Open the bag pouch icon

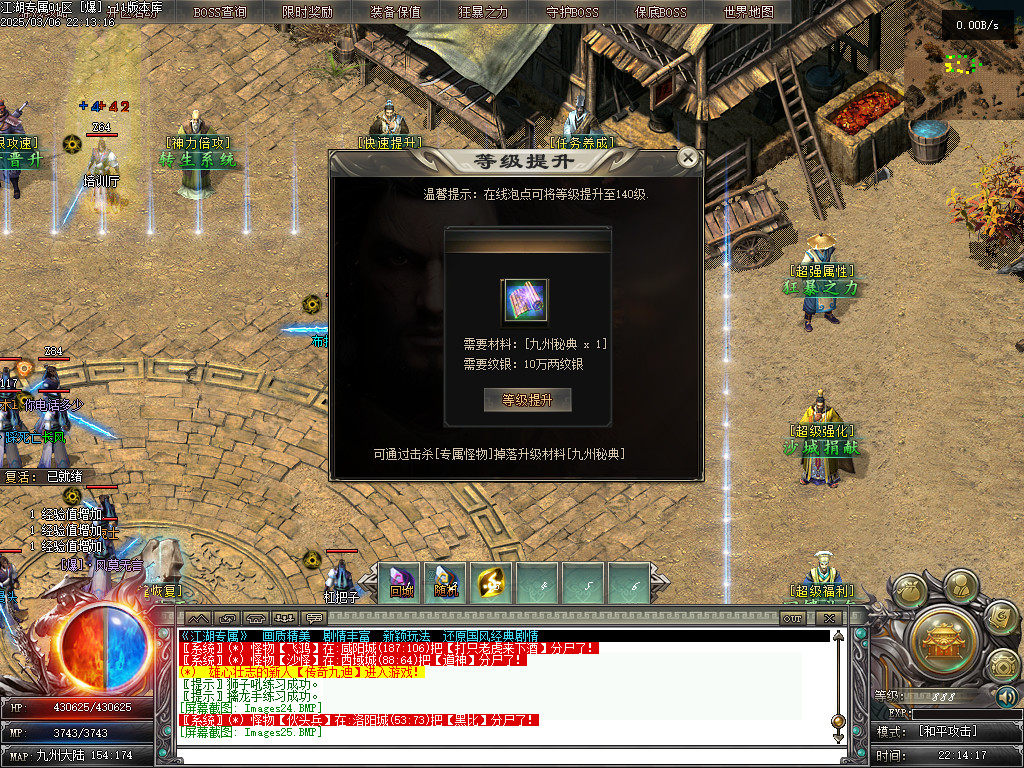(x=910, y=592)
